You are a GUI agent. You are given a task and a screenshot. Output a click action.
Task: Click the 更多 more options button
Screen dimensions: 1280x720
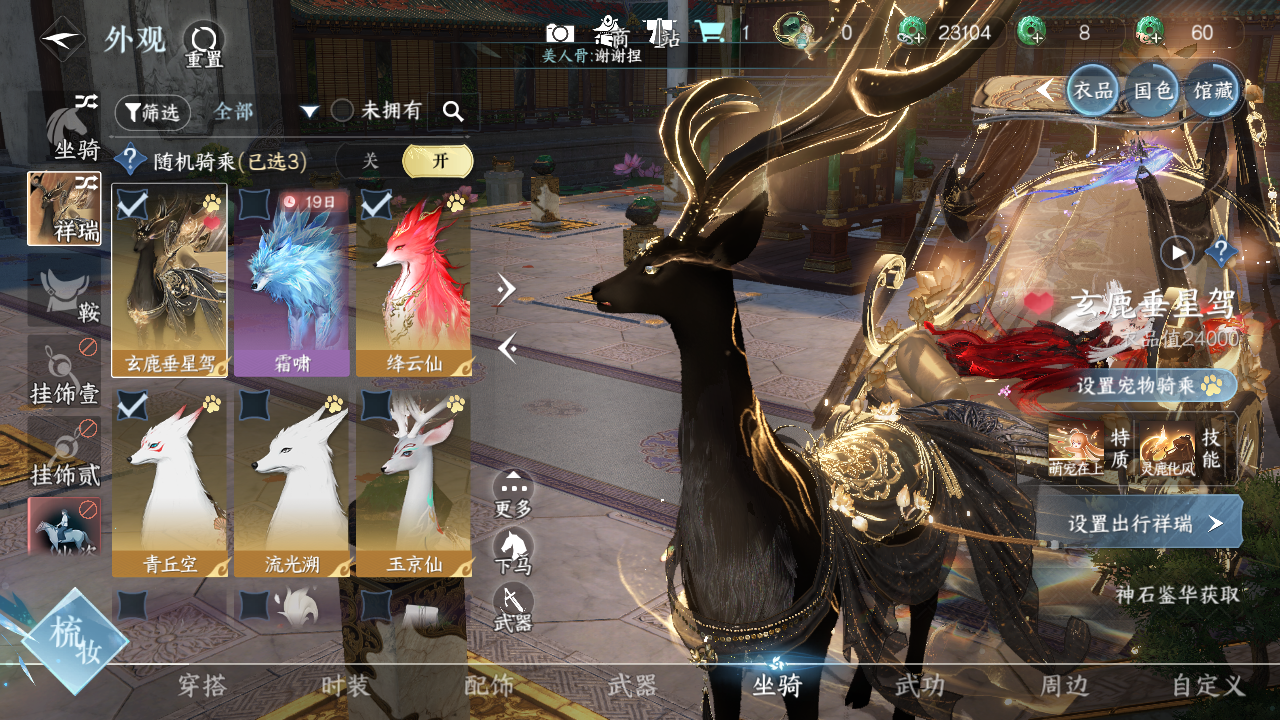point(513,494)
